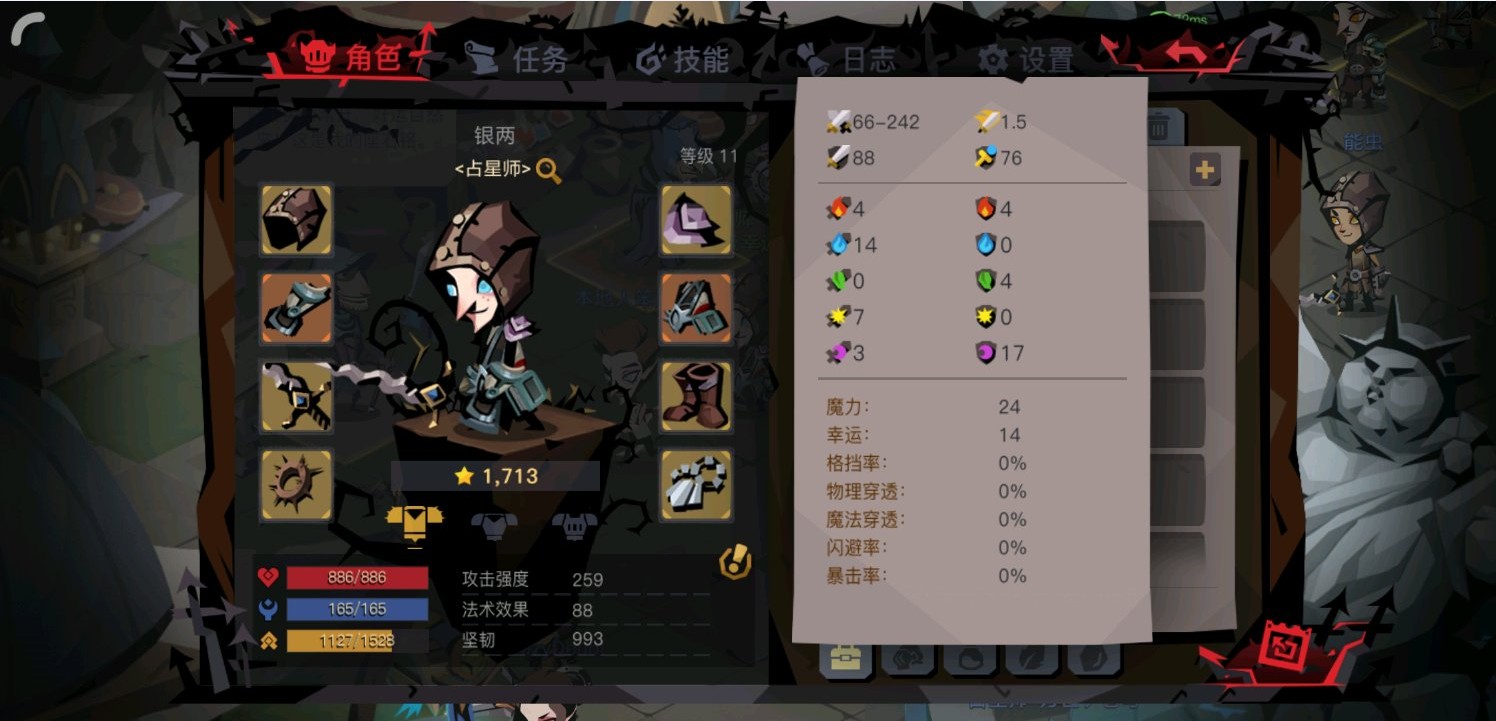Open the 设置 settings menu
The width and height of the screenshot is (1496, 721).
tap(1030, 58)
